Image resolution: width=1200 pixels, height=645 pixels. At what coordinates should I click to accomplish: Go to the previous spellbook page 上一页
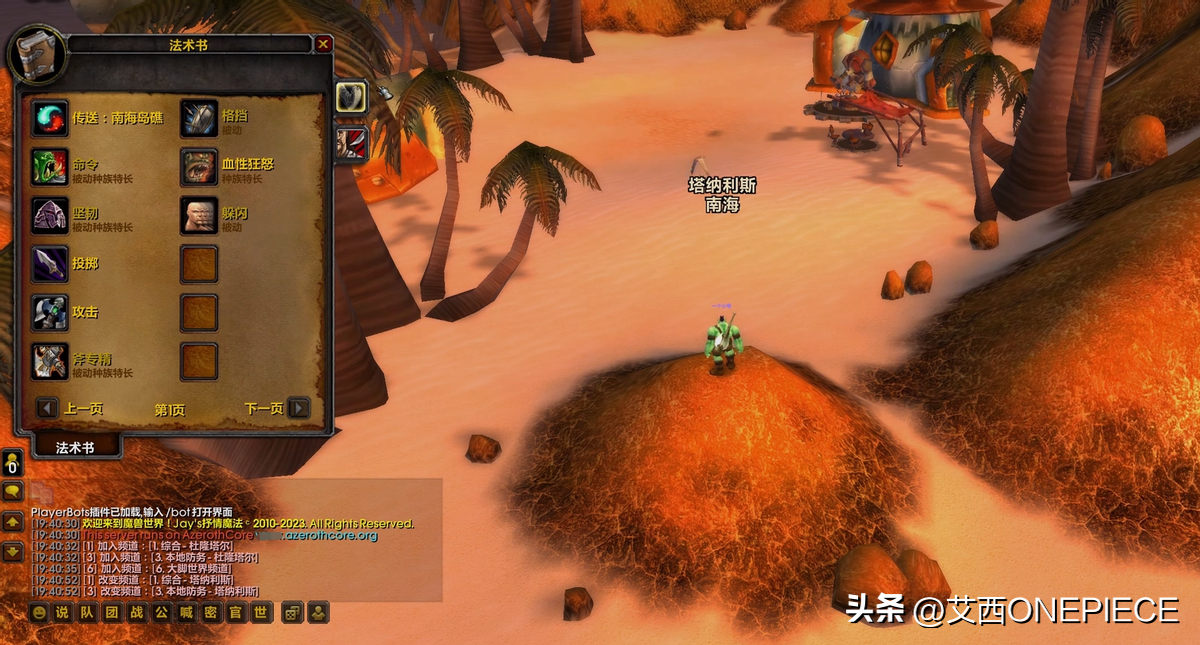click(47, 408)
